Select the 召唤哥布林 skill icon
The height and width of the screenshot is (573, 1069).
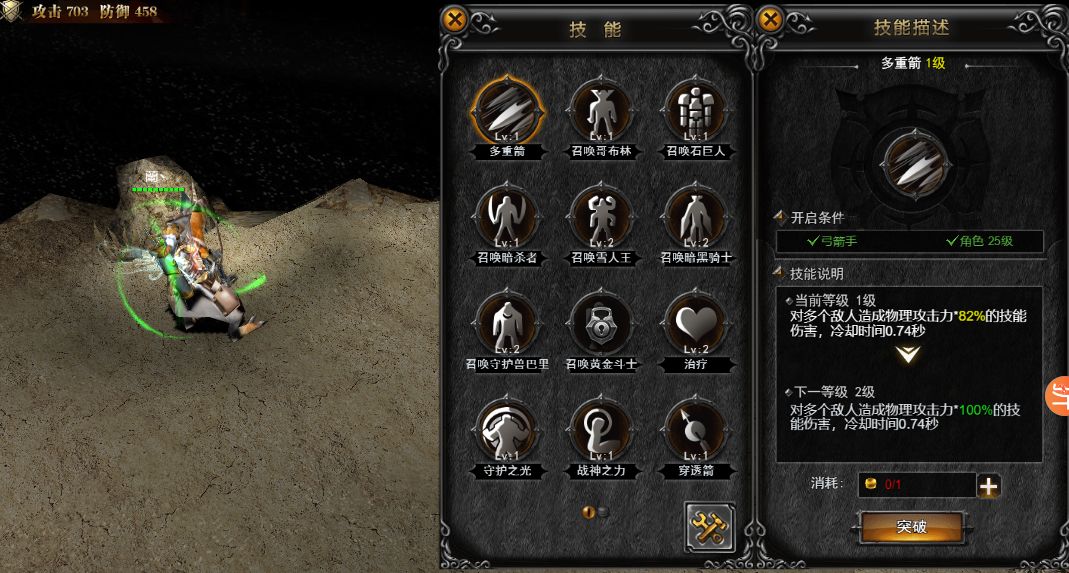tap(601, 111)
